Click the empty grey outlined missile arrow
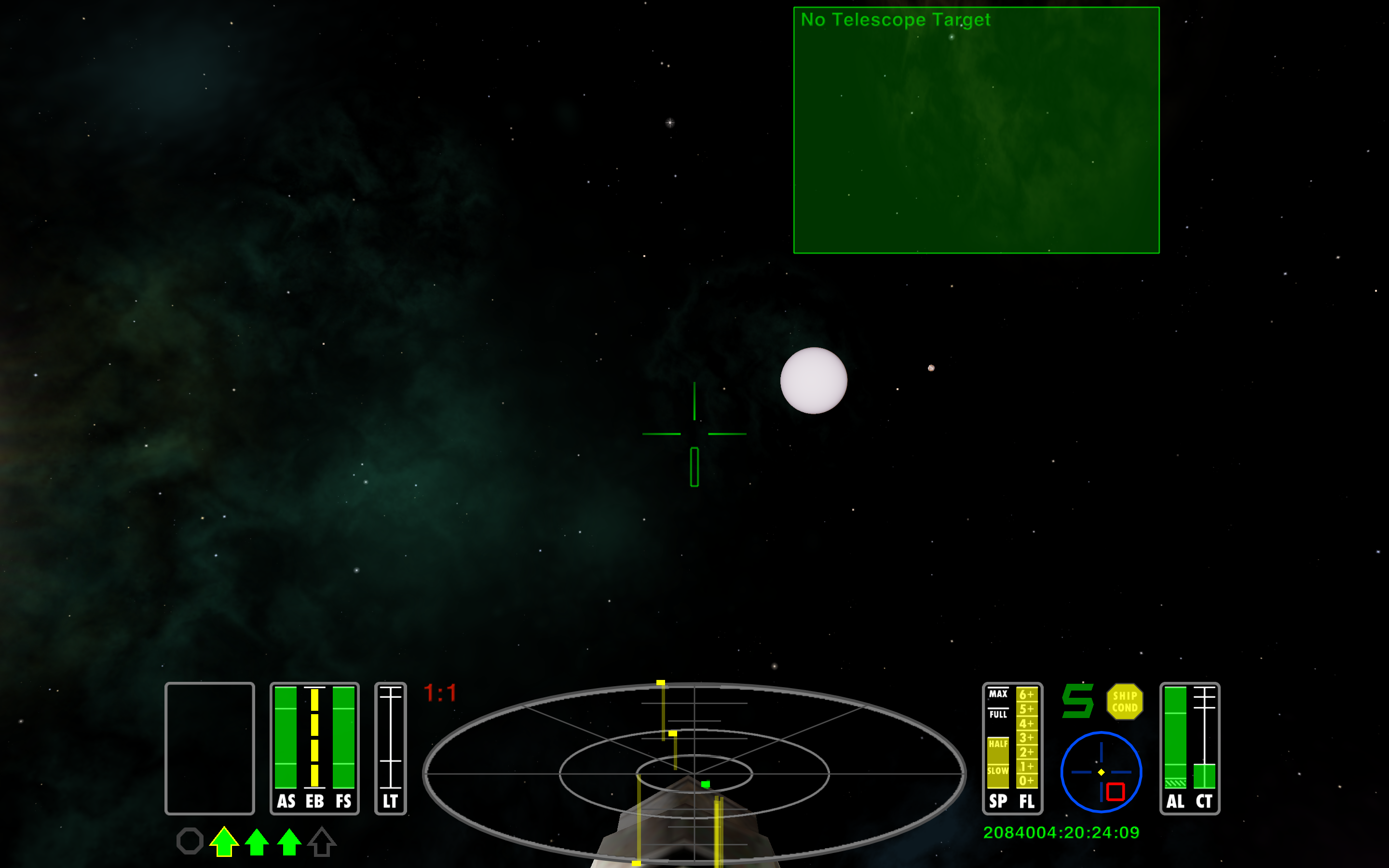This screenshot has height=868, width=1389. tap(321, 841)
